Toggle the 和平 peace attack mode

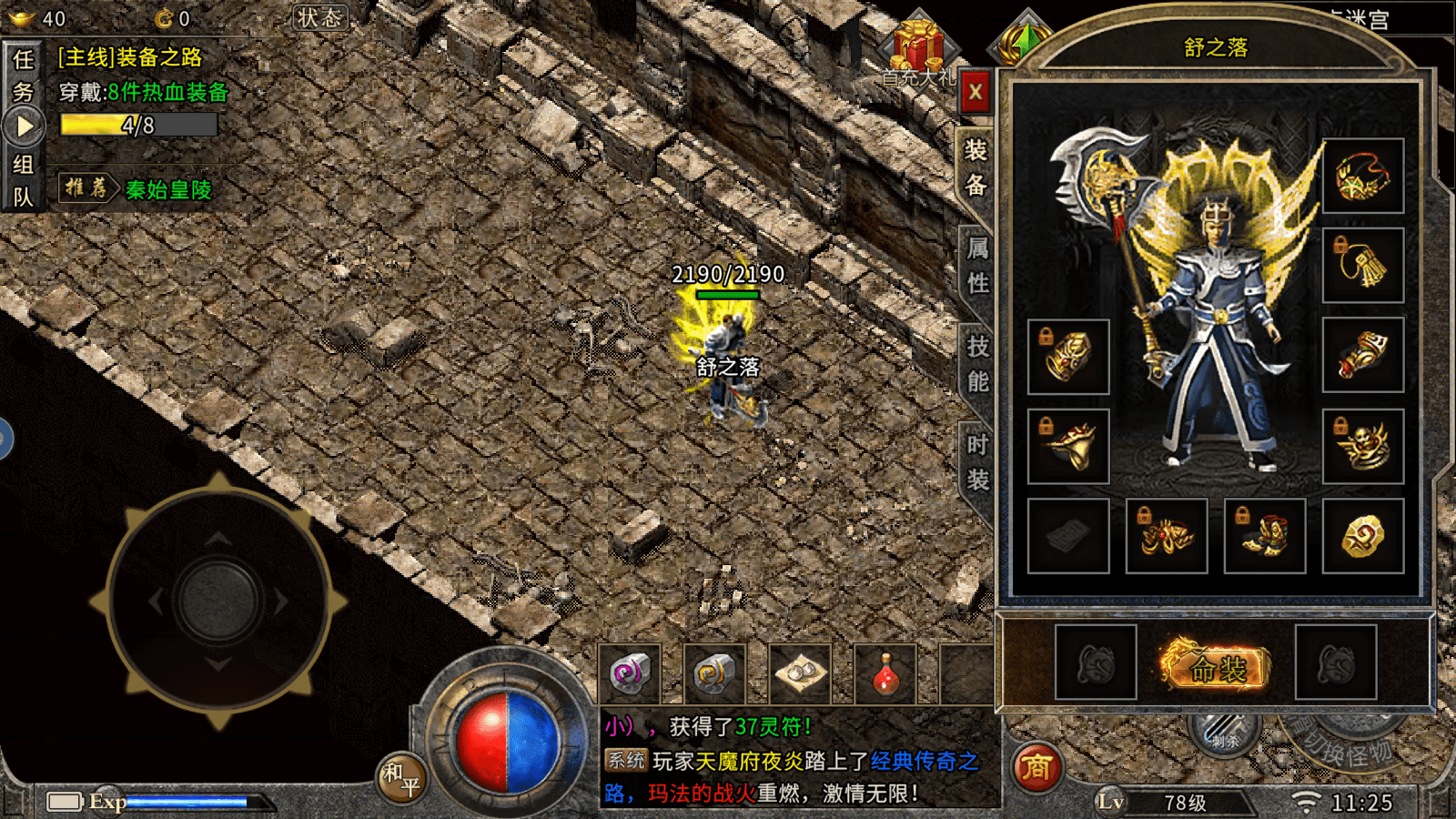(401, 779)
